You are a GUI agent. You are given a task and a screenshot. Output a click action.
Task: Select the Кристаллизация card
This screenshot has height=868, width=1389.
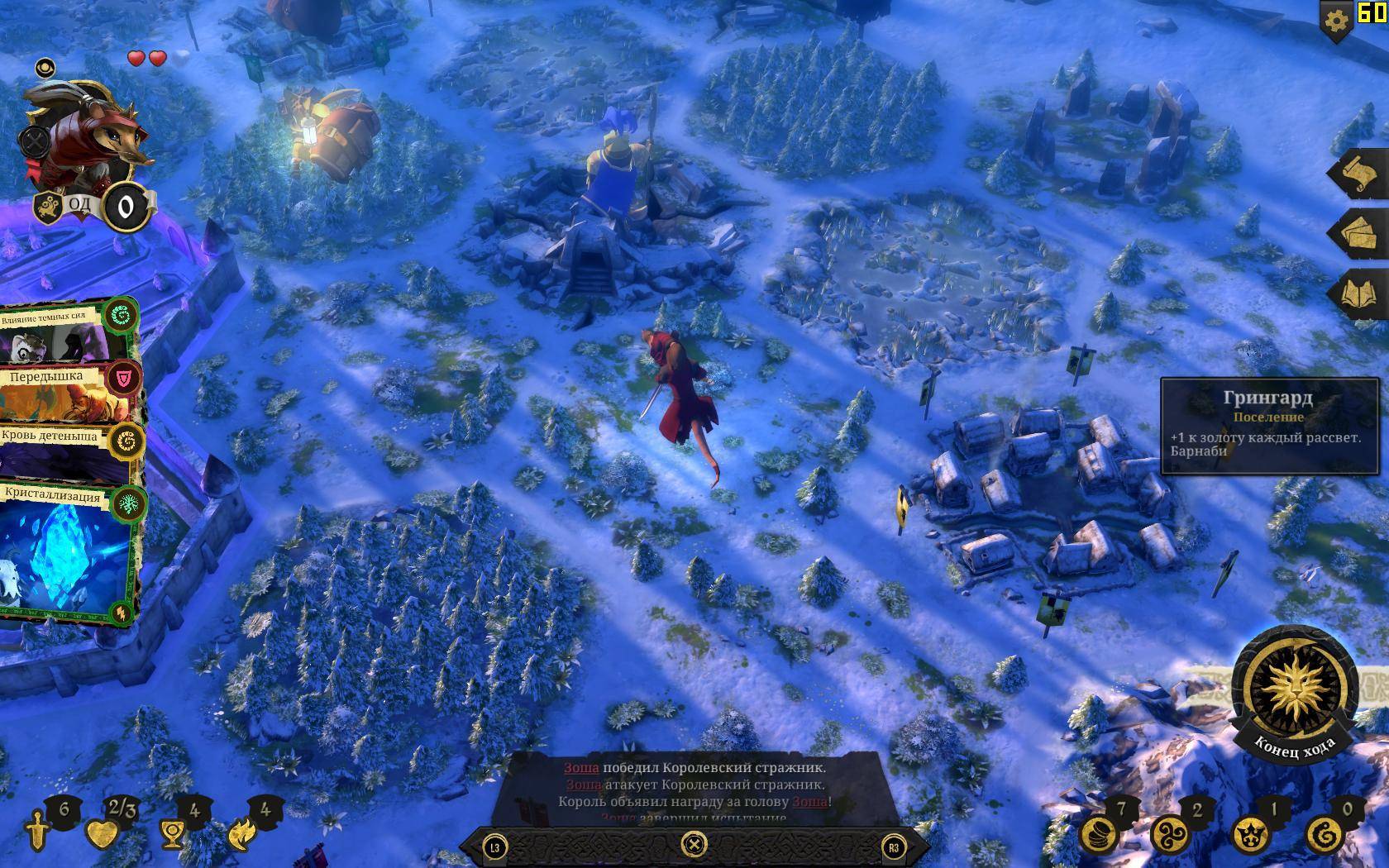pyautogui.click(x=68, y=552)
